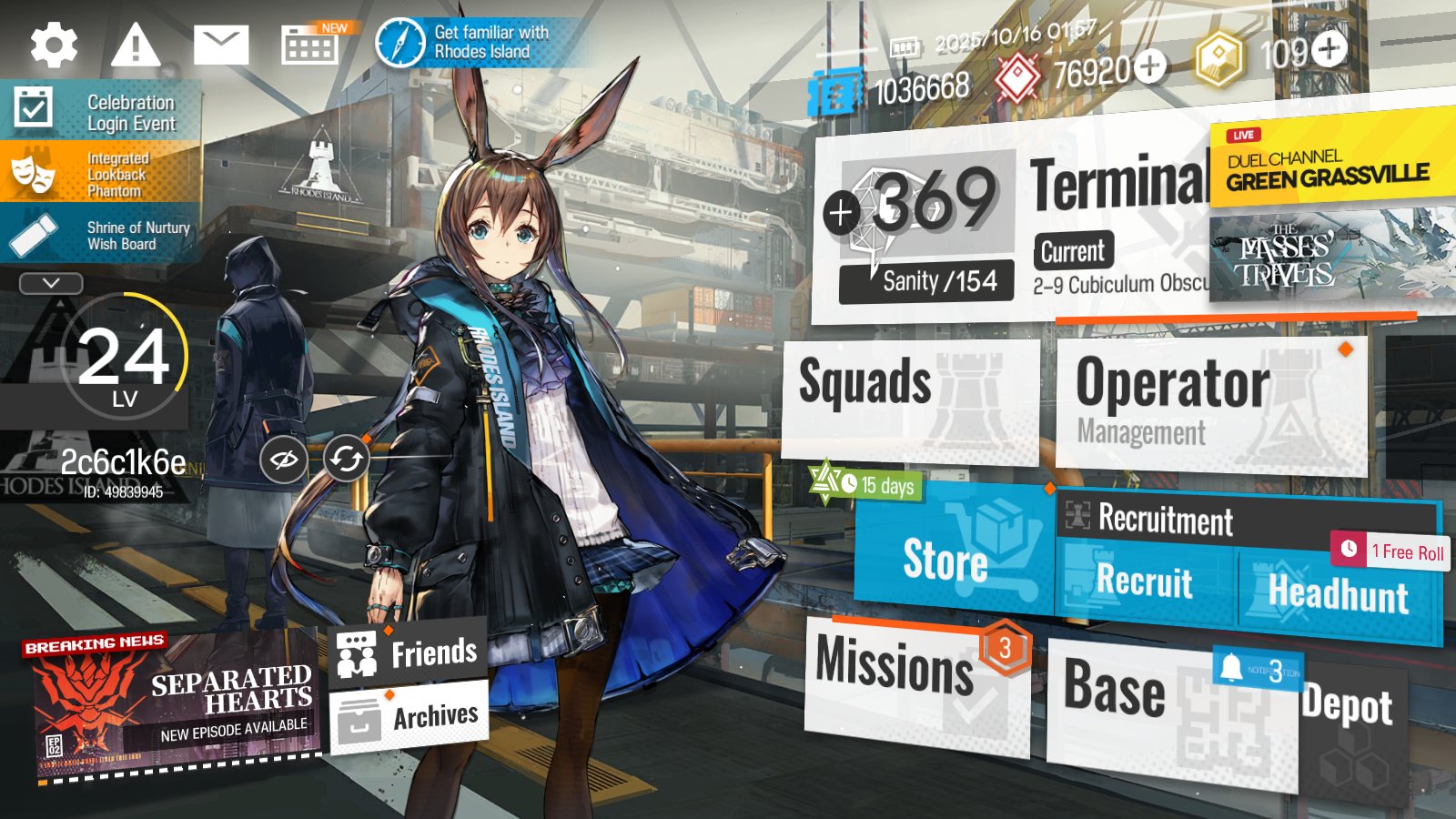Open the Friends list
The height and width of the screenshot is (819, 1456).
pyautogui.click(x=409, y=652)
